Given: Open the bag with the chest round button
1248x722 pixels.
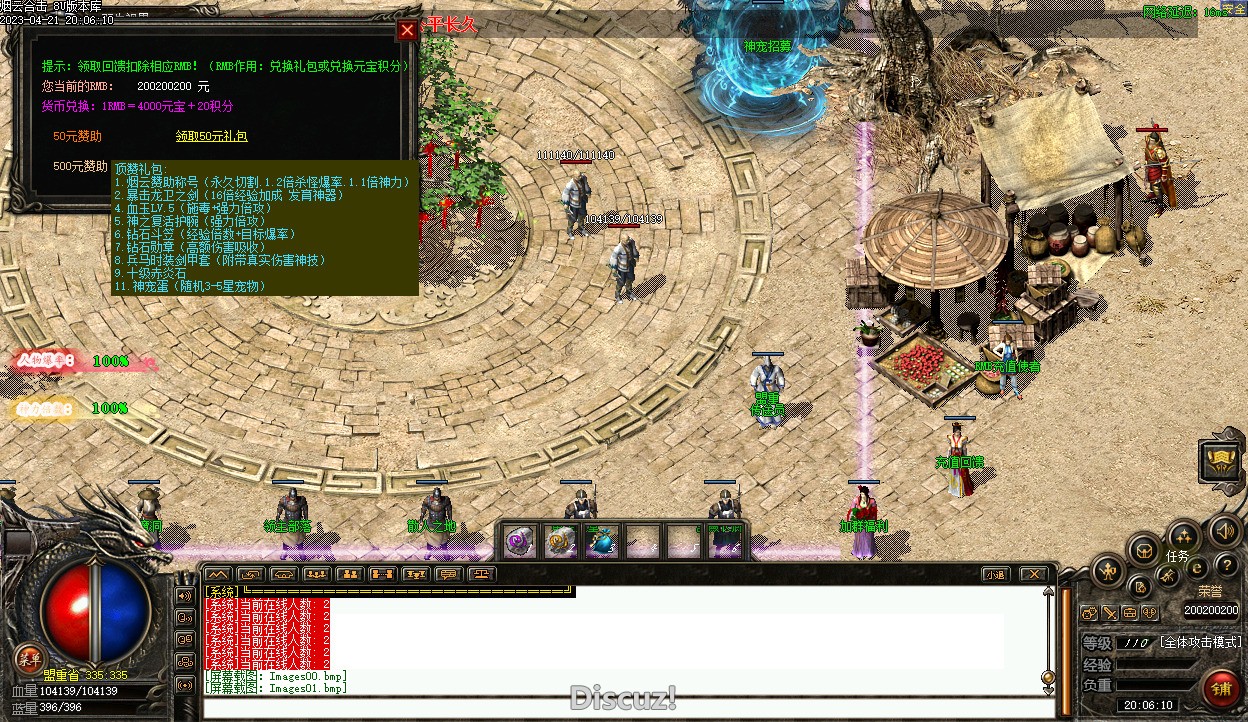Looking at the screenshot, I should point(1143,549).
